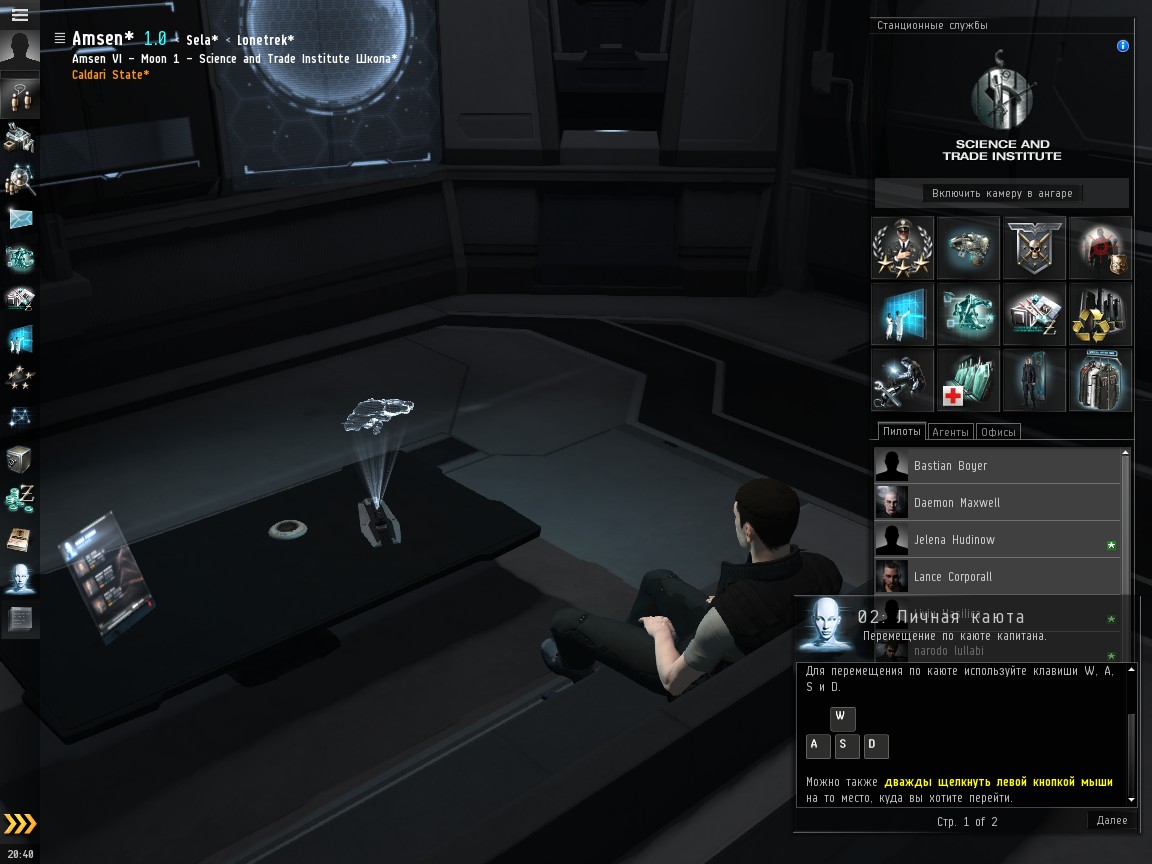
Task: Click the Далее button in tutorial
Action: point(1111,820)
